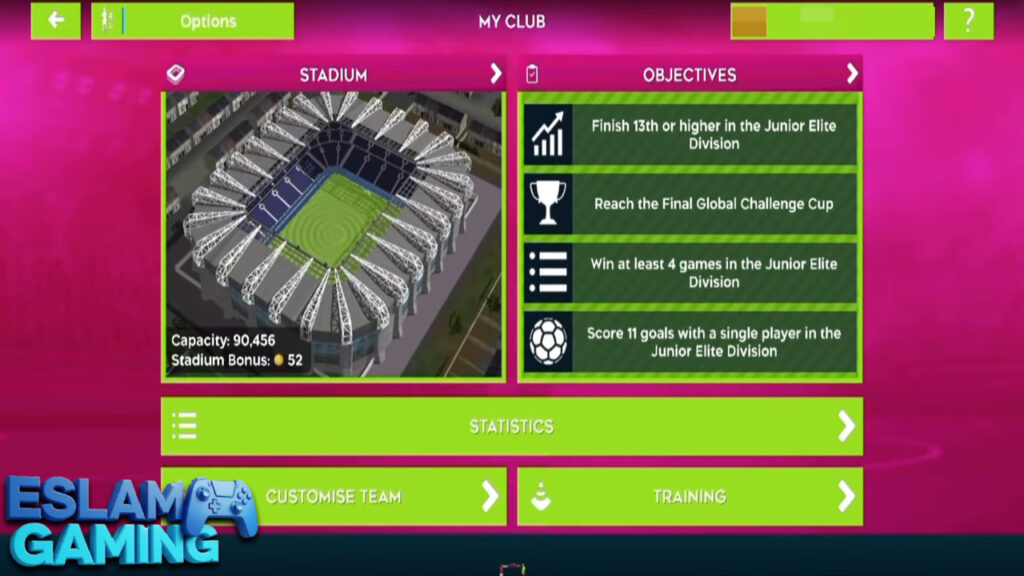The height and width of the screenshot is (576, 1024).
Task: Select the Finish 13th or higher objective
Action: 690,135
